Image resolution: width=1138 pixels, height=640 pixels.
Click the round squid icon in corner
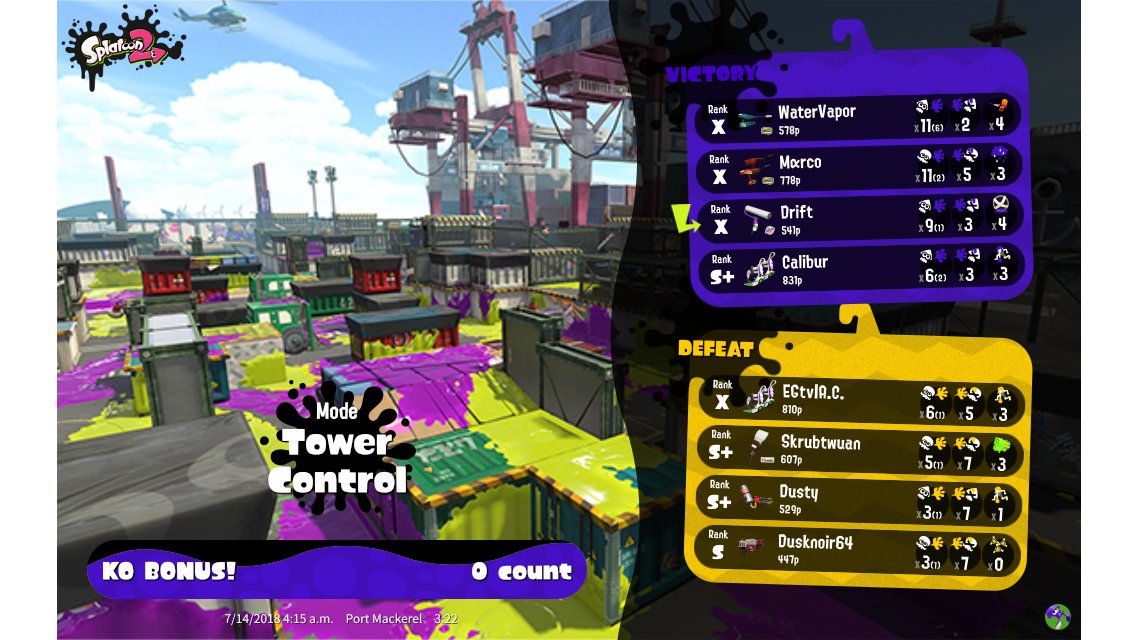[1058, 616]
